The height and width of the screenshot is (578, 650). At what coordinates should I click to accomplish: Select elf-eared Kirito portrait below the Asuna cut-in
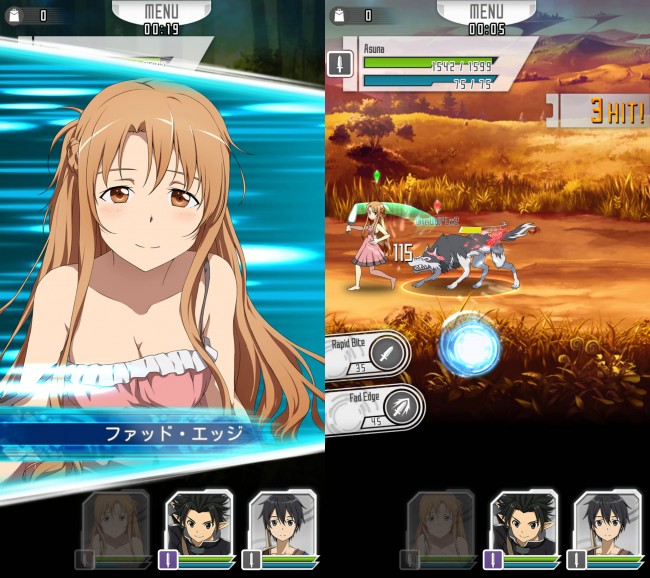point(199,523)
